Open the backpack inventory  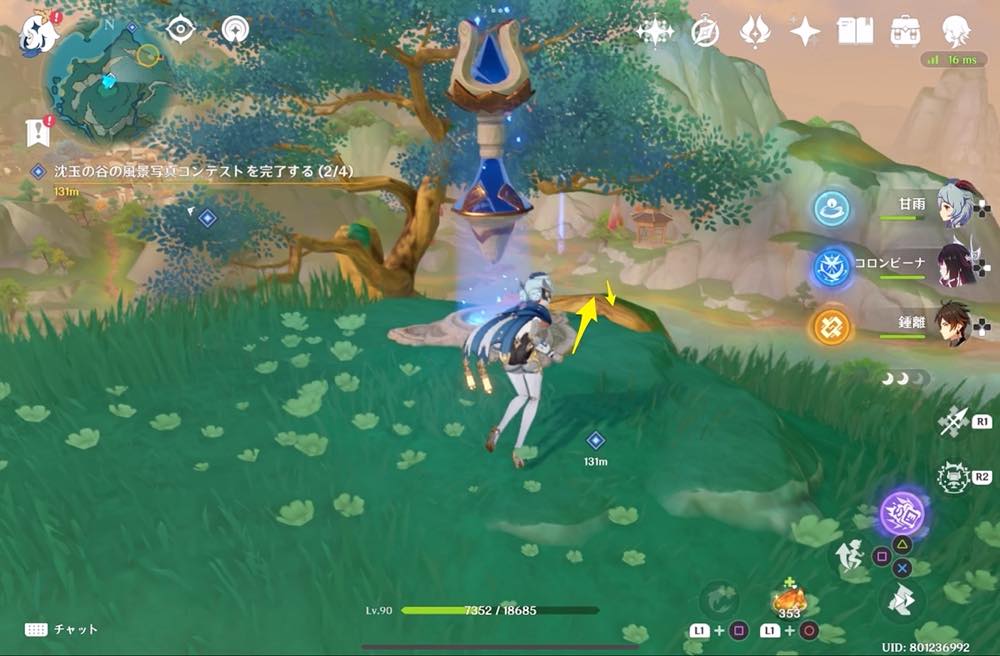coord(905,32)
